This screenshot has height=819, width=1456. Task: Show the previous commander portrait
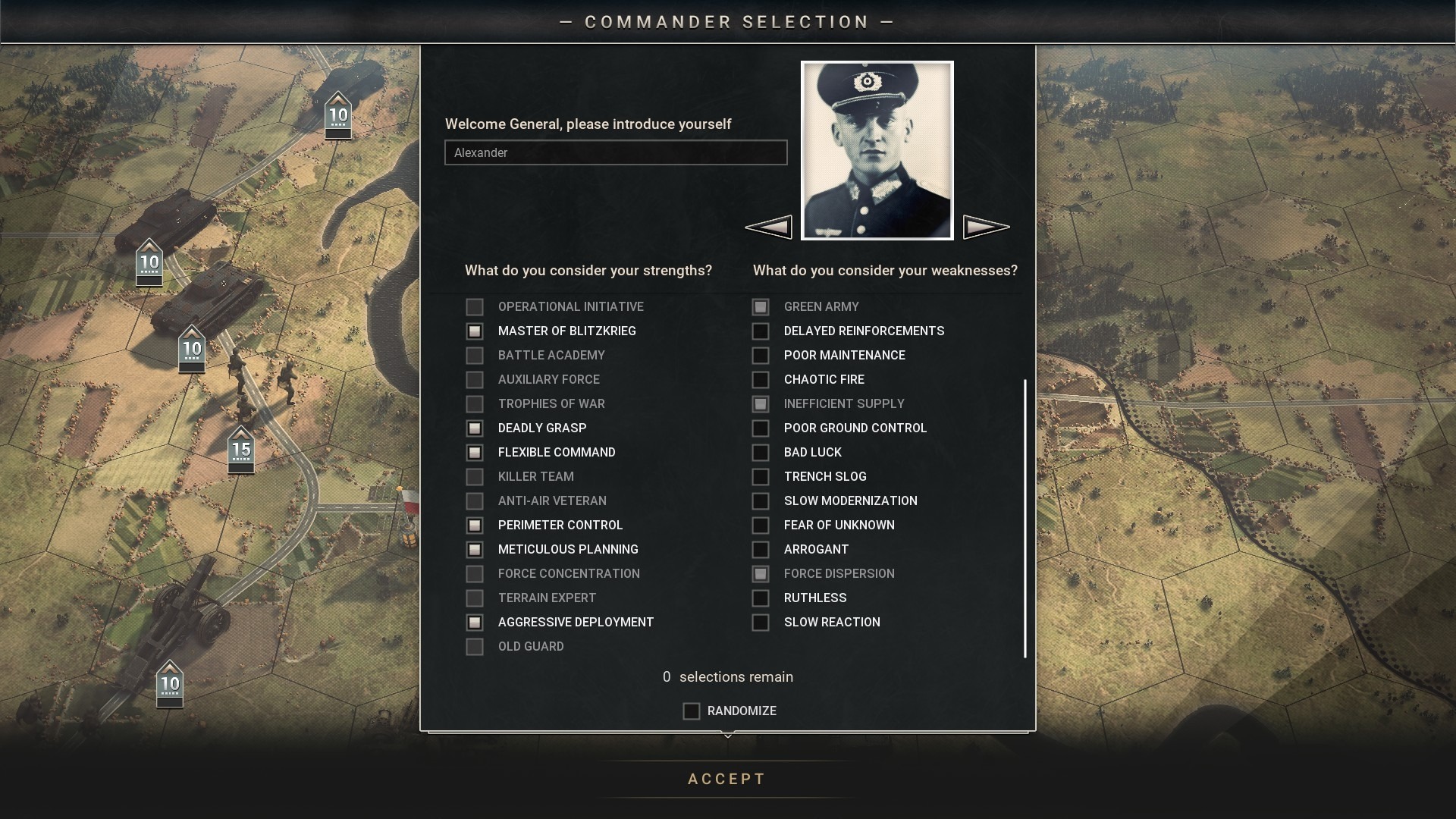[768, 227]
